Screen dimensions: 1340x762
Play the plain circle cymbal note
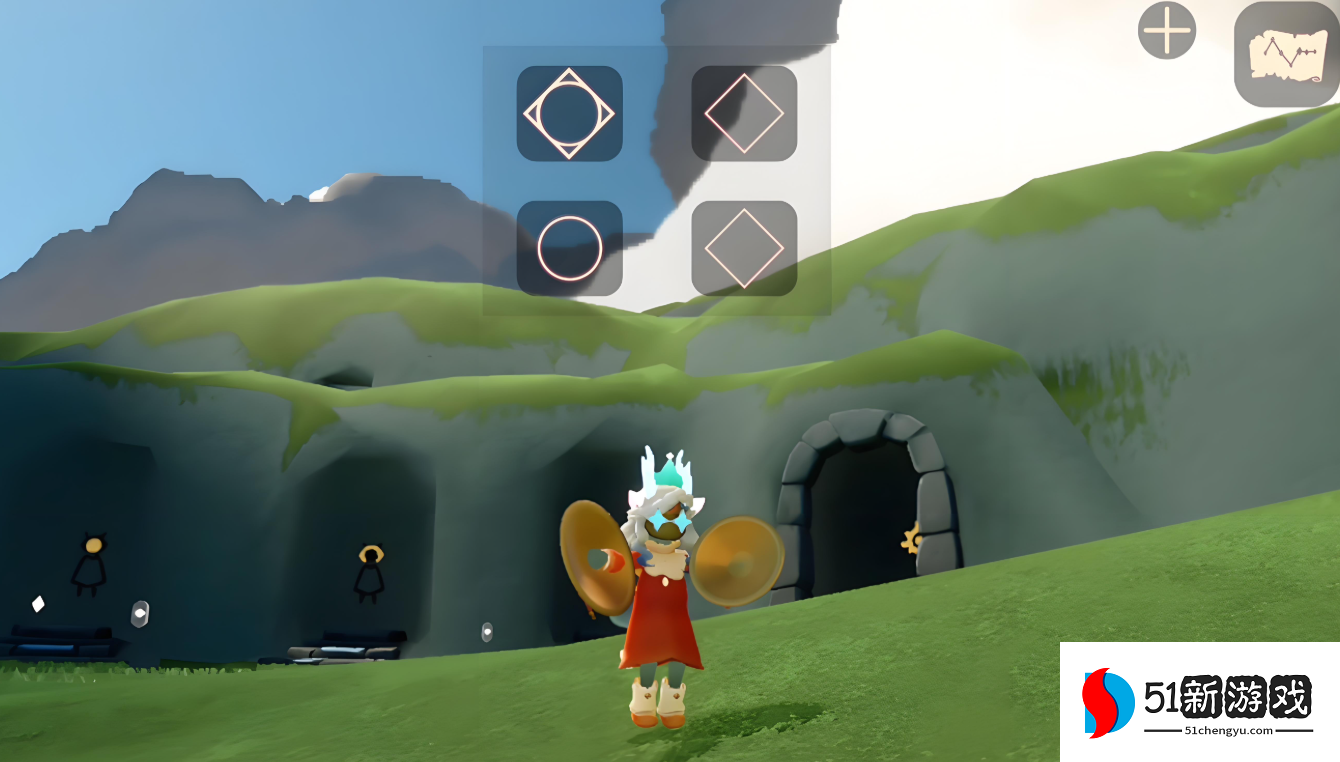(569, 248)
